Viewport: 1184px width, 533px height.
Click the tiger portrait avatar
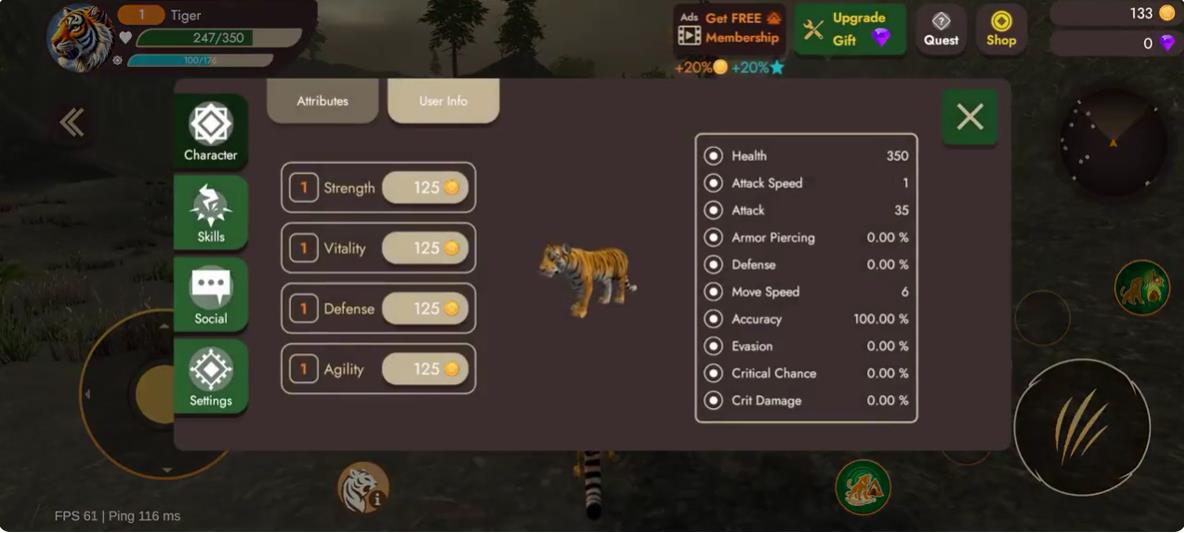click(x=80, y=38)
